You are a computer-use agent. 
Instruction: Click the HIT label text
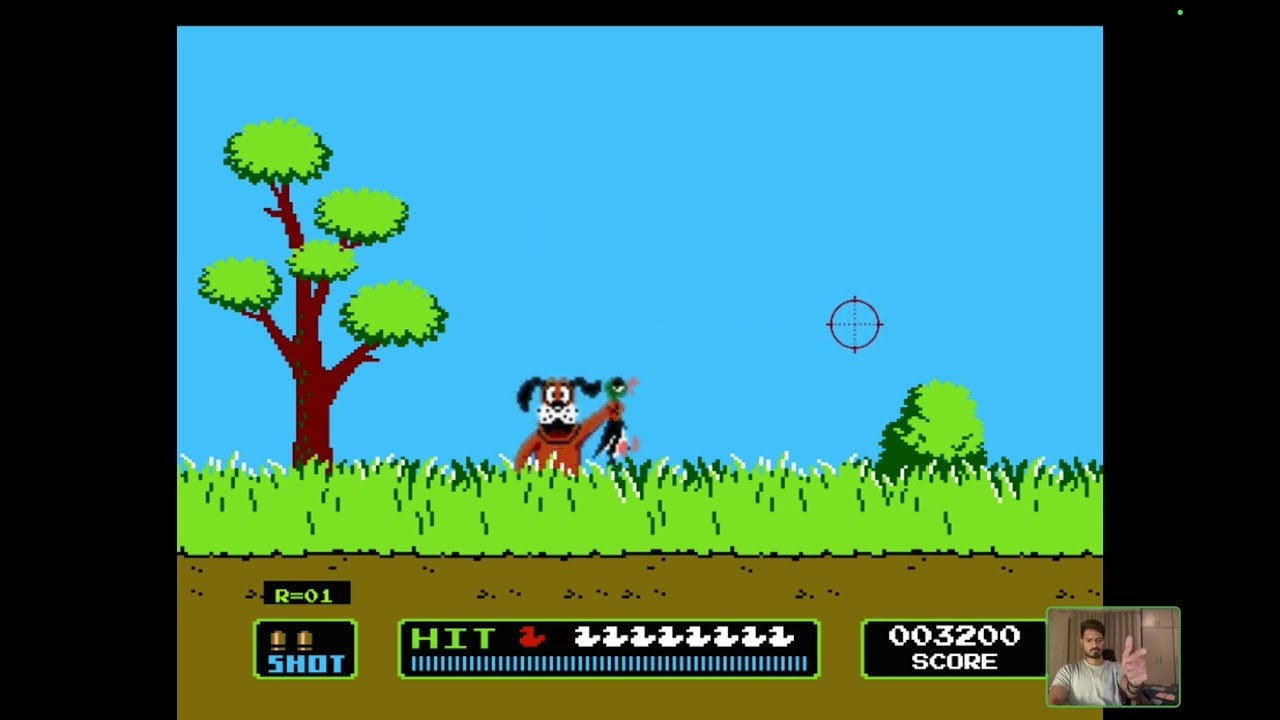(x=451, y=638)
